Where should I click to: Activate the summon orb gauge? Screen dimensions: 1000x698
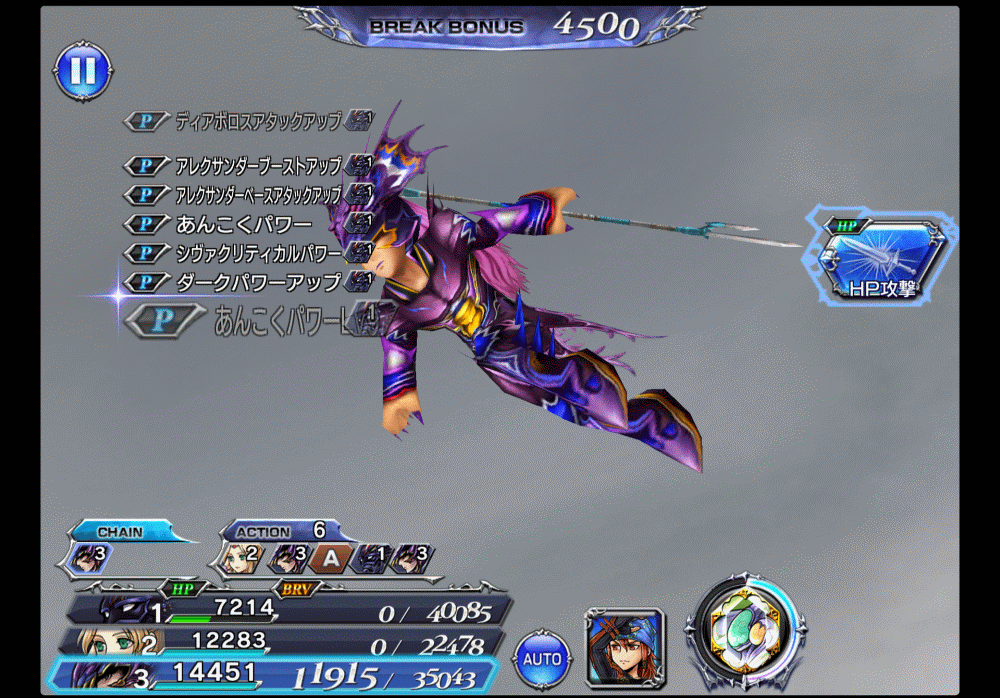click(x=744, y=629)
